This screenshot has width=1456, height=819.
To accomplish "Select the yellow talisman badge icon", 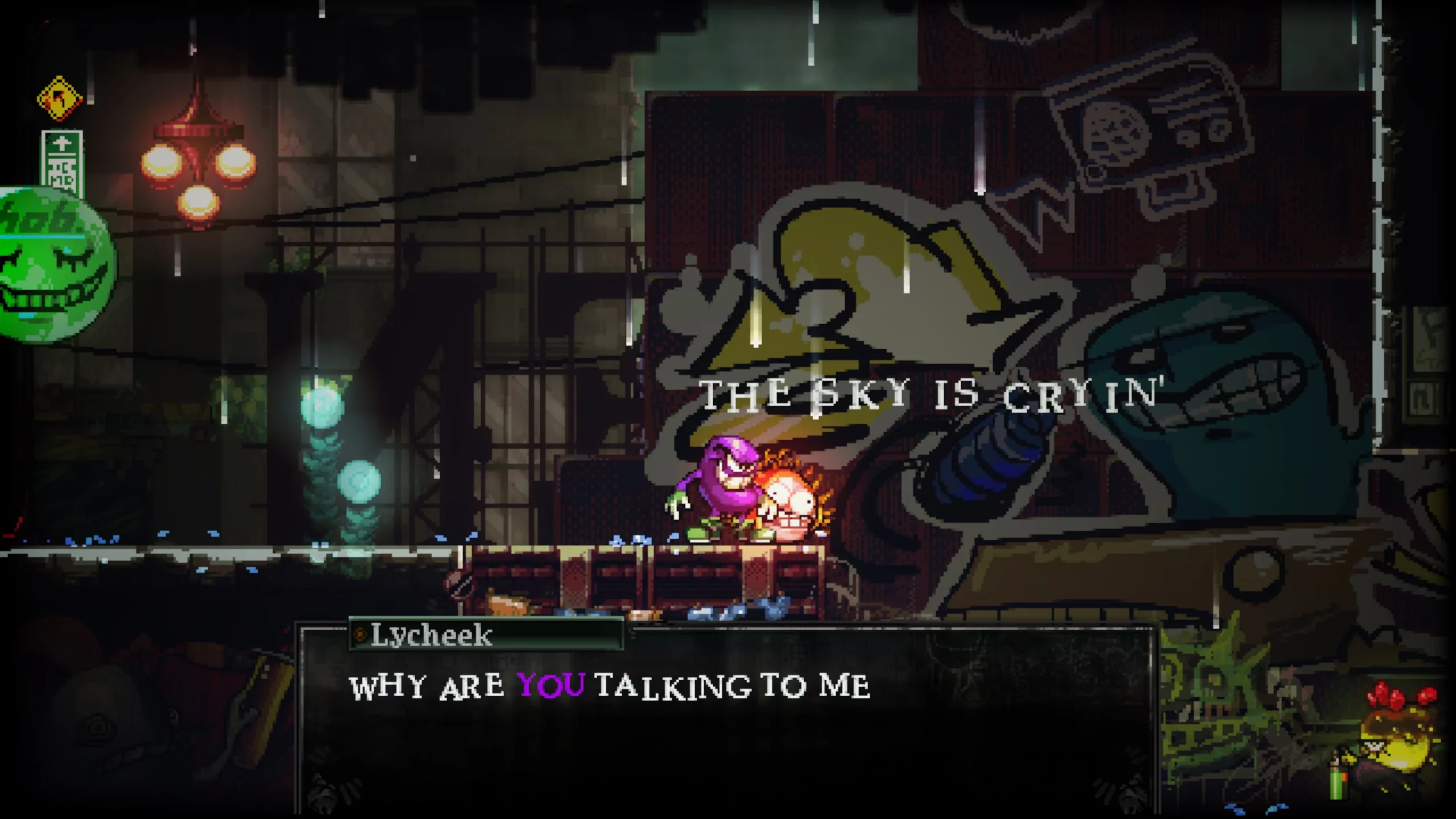I will point(59,100).
